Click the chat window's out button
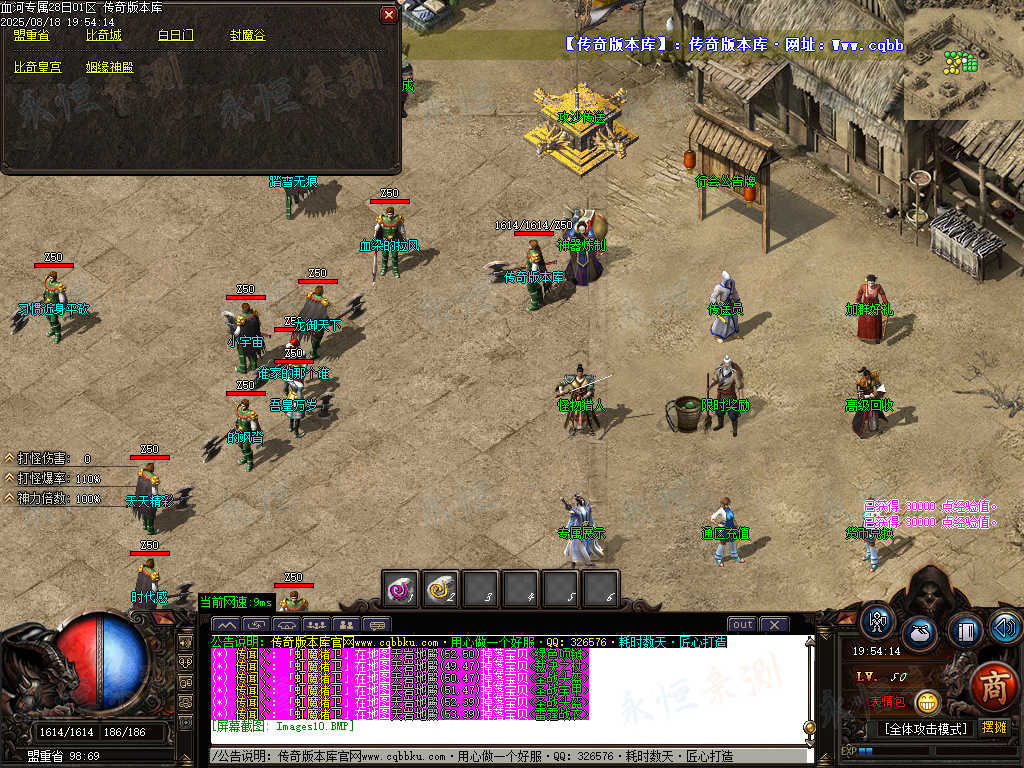This screenshot has width=1024, height=768. pos(742,625)
